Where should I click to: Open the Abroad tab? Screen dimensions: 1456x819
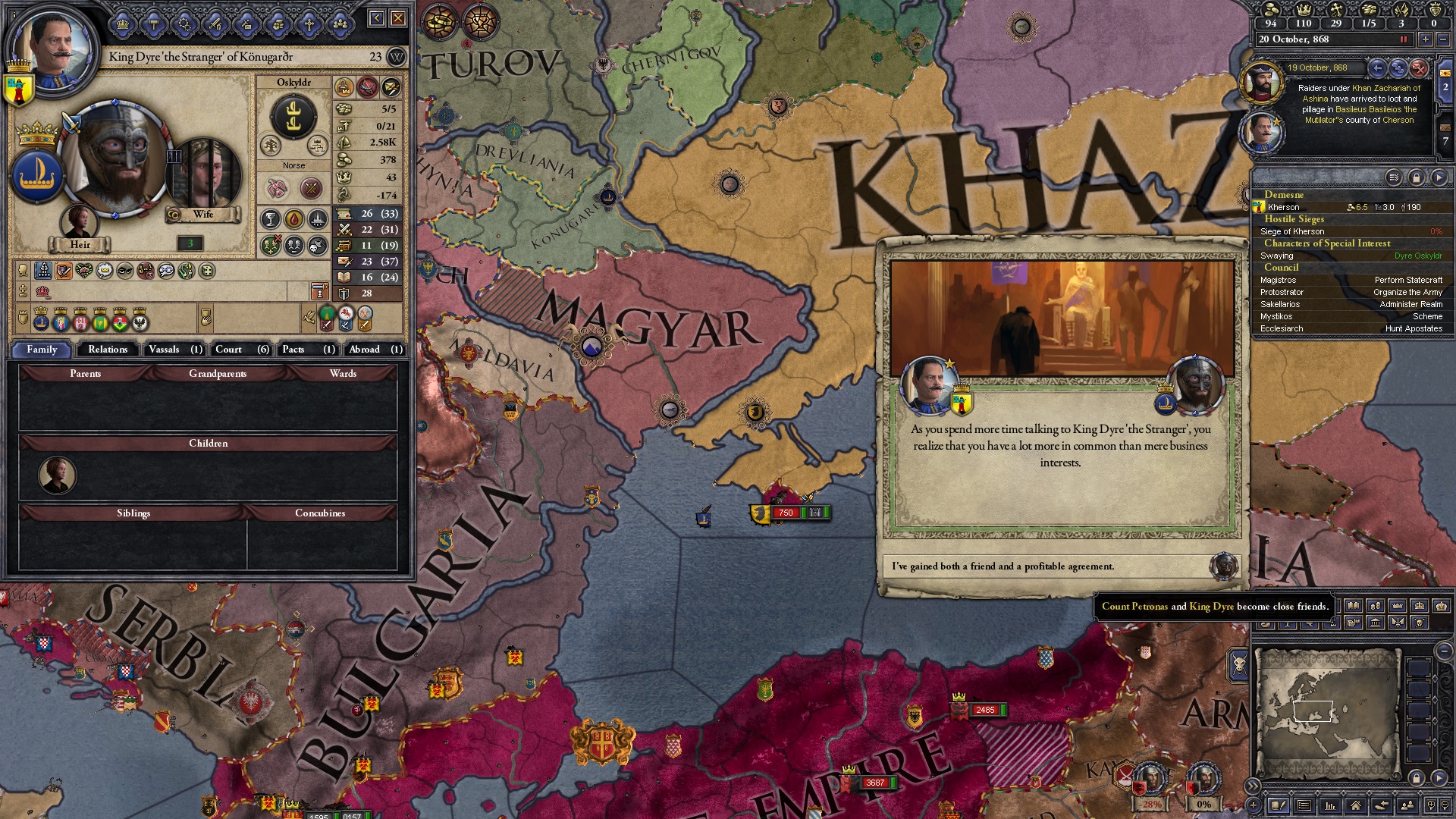[x=375, y=350]
